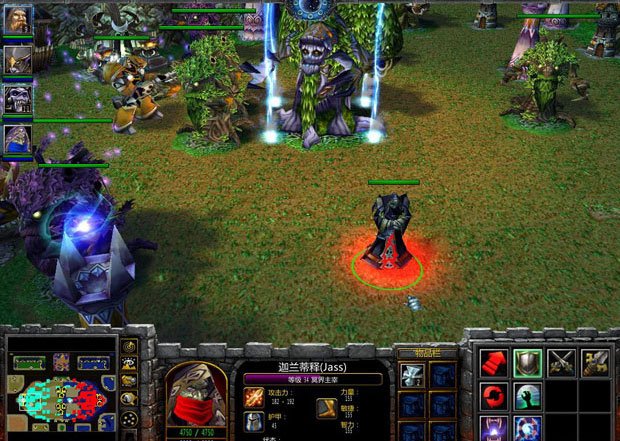Screen dimensions: 620x441
Task: Use the purple fanged mouth ability
Action: point(493,429)
